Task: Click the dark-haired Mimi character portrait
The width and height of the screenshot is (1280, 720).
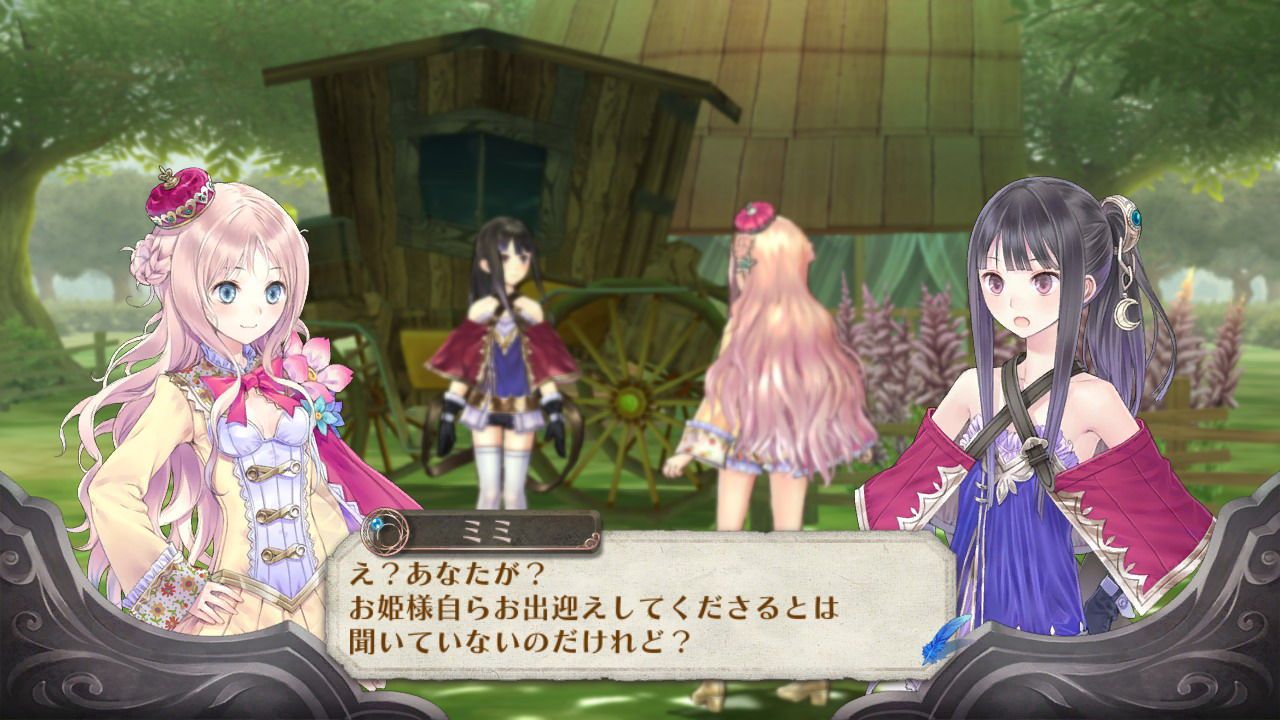Action: click(1040, 400)
